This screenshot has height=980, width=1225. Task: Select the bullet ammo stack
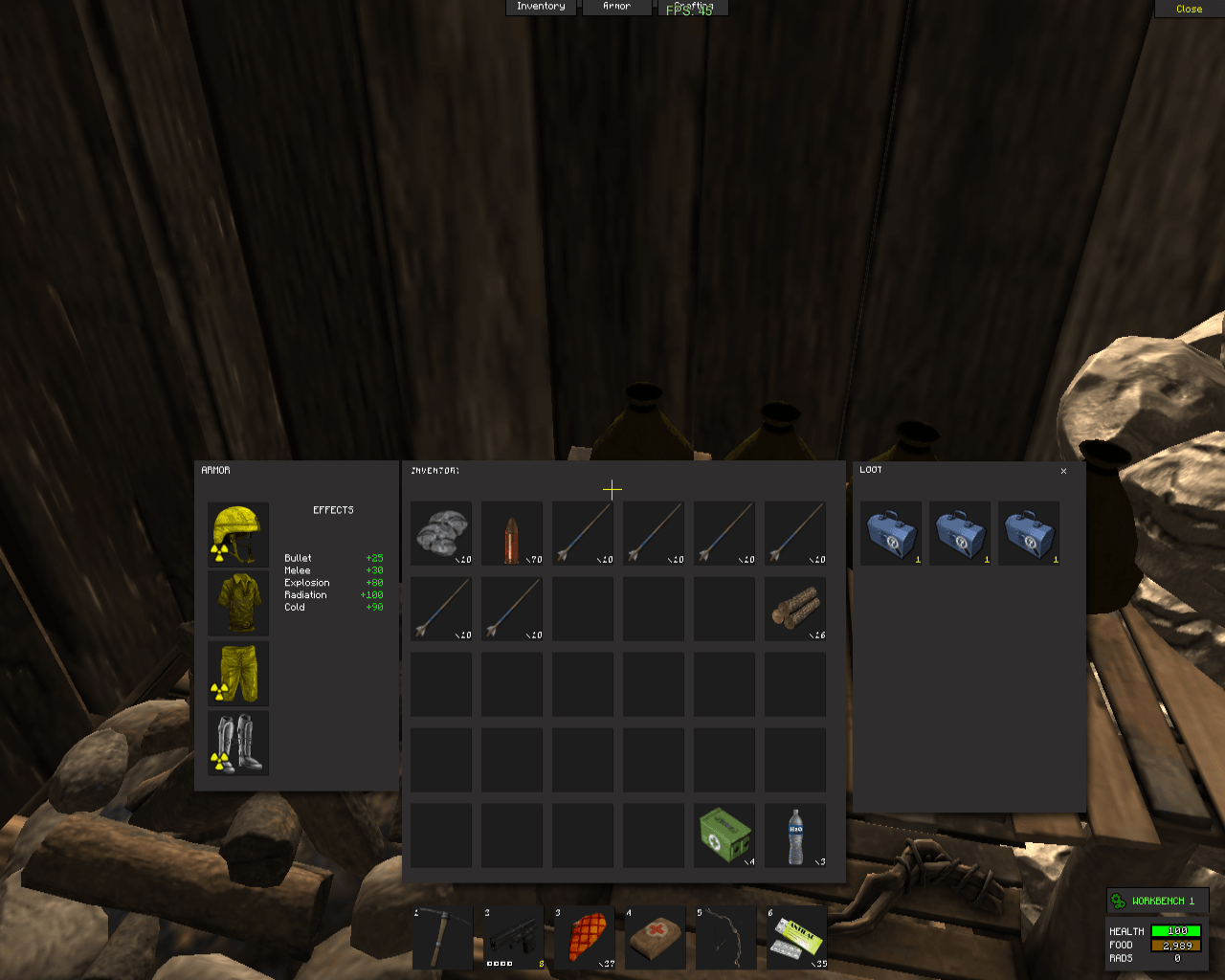[x=512, y=533]
